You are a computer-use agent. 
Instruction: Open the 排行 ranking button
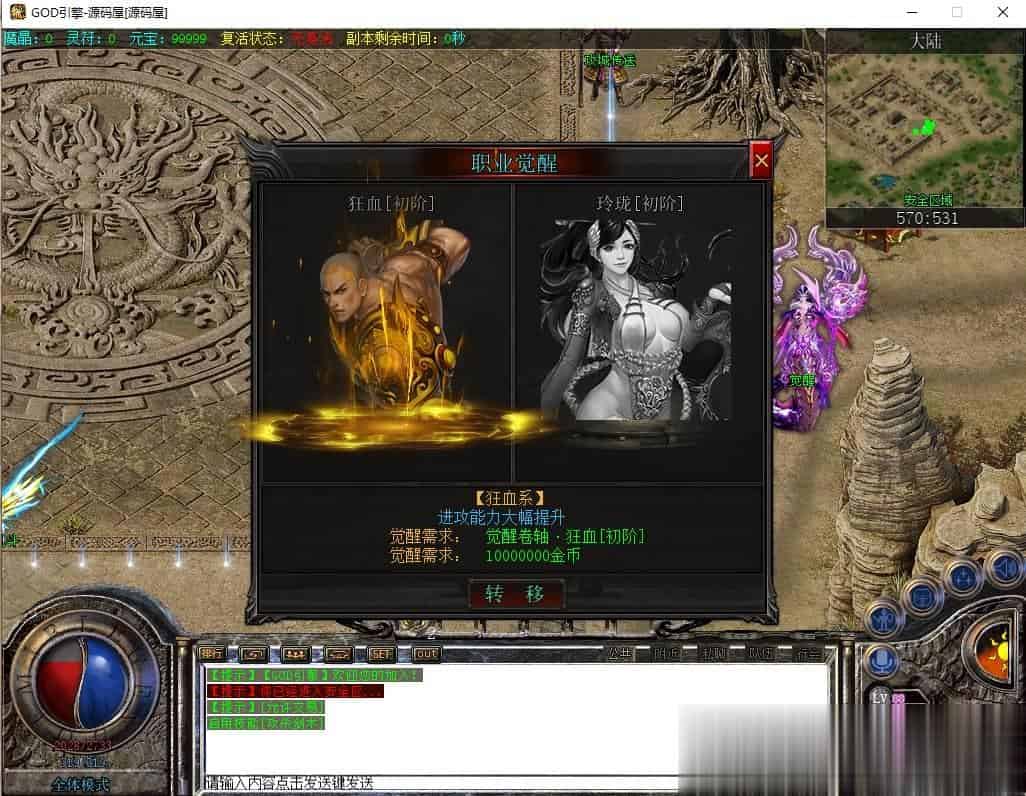[x=212, y=654]
